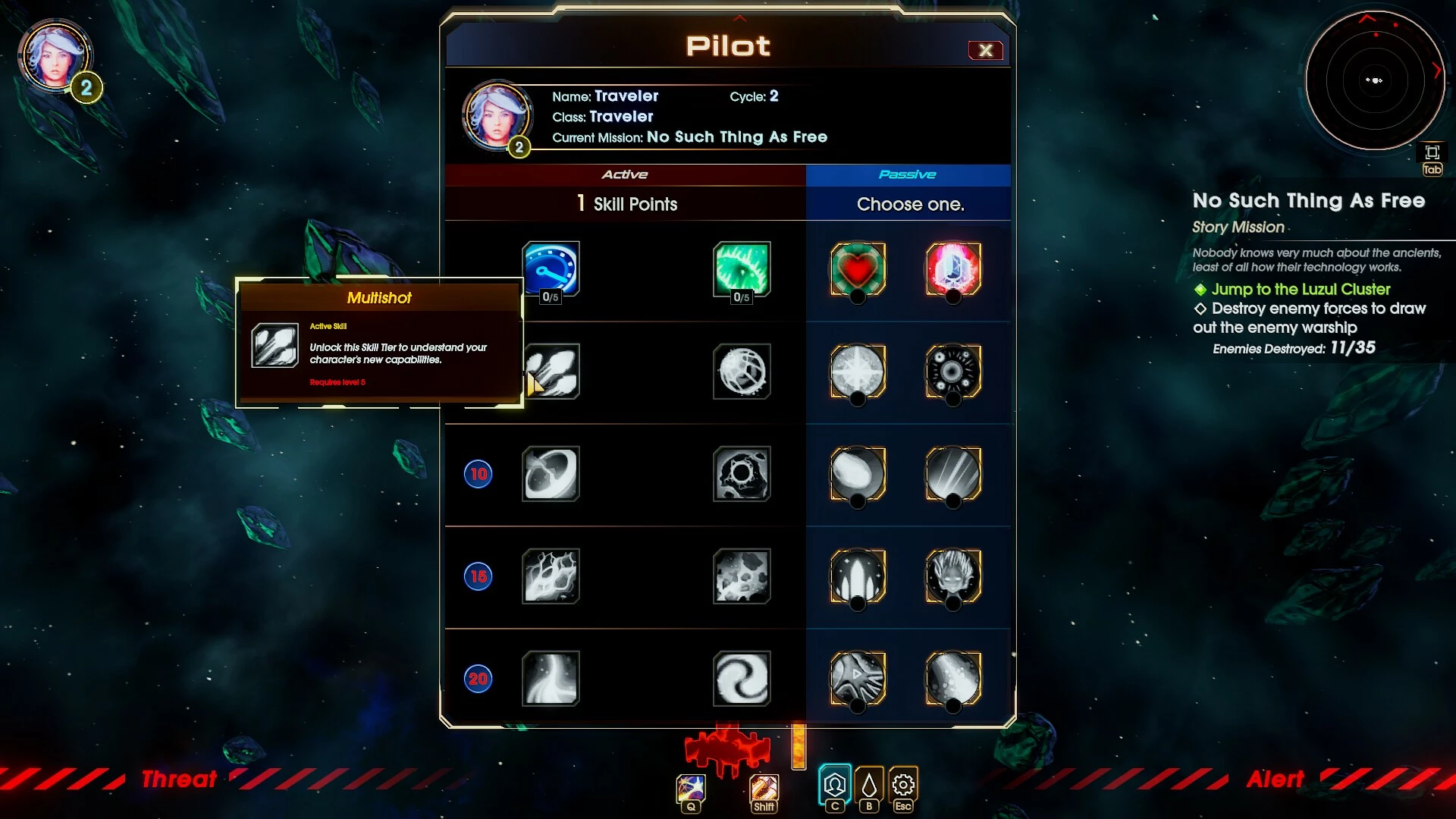
Task: Close the Pilot window
Action: tap(985, 50)
